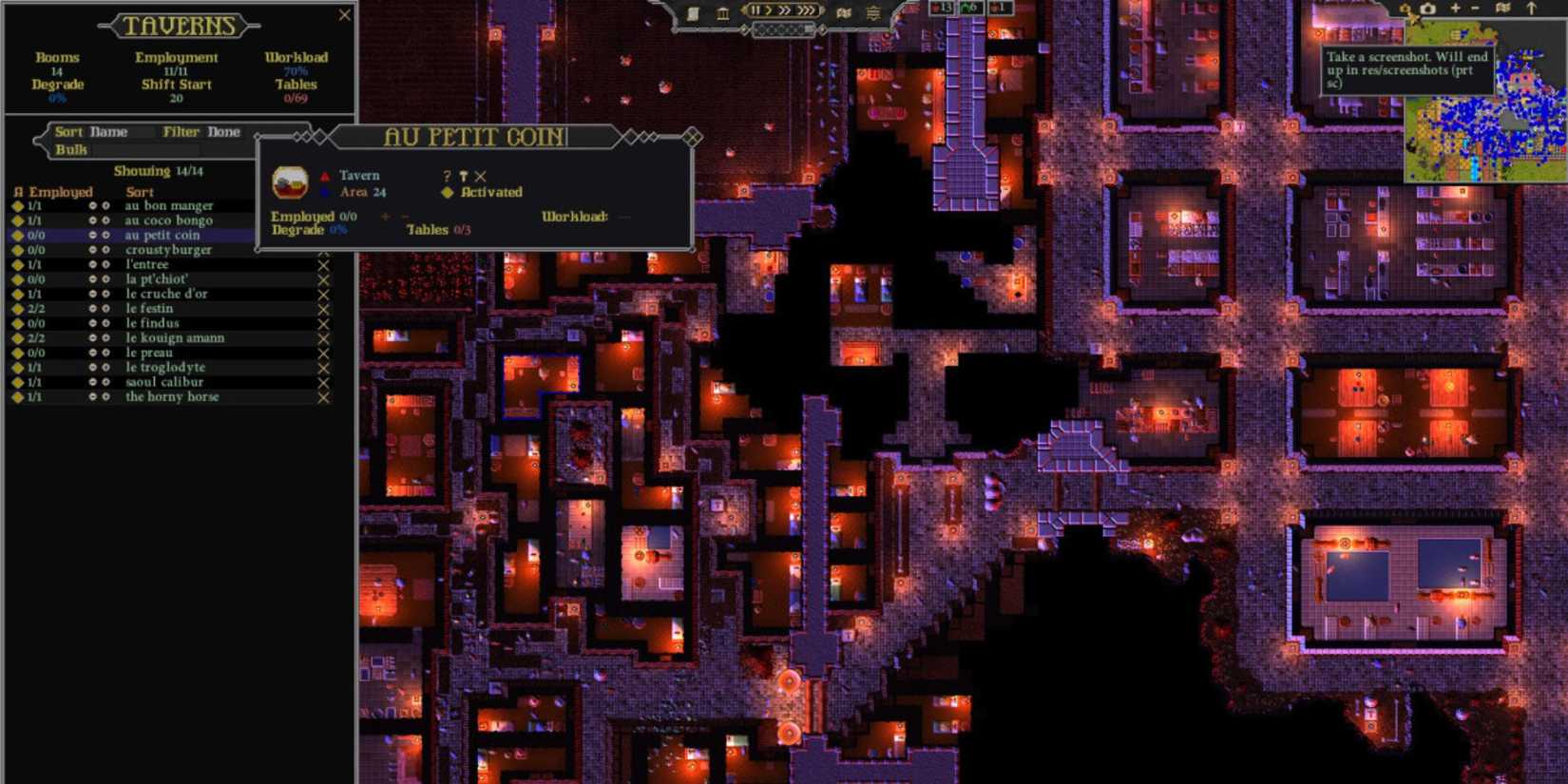Open the scroll/log panel in the top toolbar
The height and width of the screenshot is (784, 1568).
pos(693,12)
